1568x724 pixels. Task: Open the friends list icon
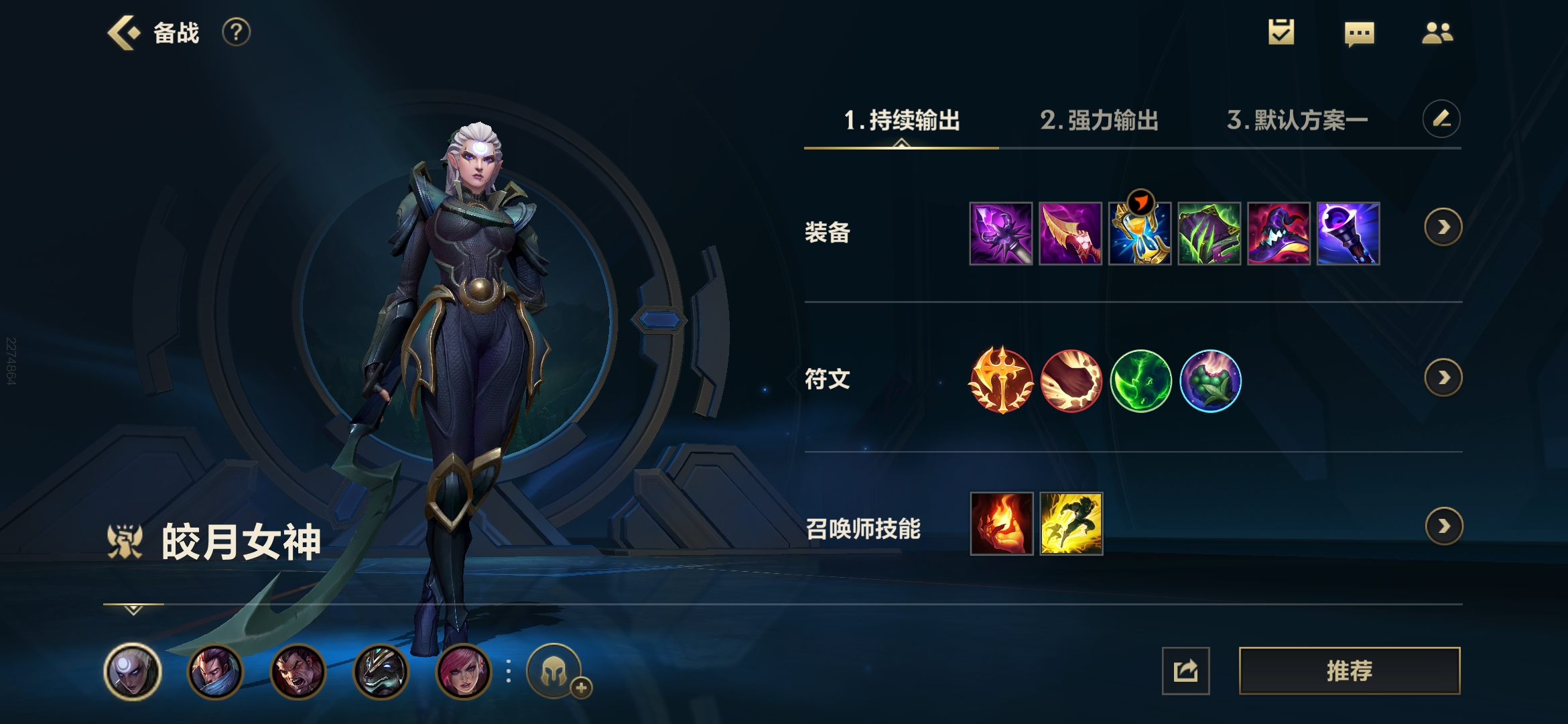tap(1437, 33)
